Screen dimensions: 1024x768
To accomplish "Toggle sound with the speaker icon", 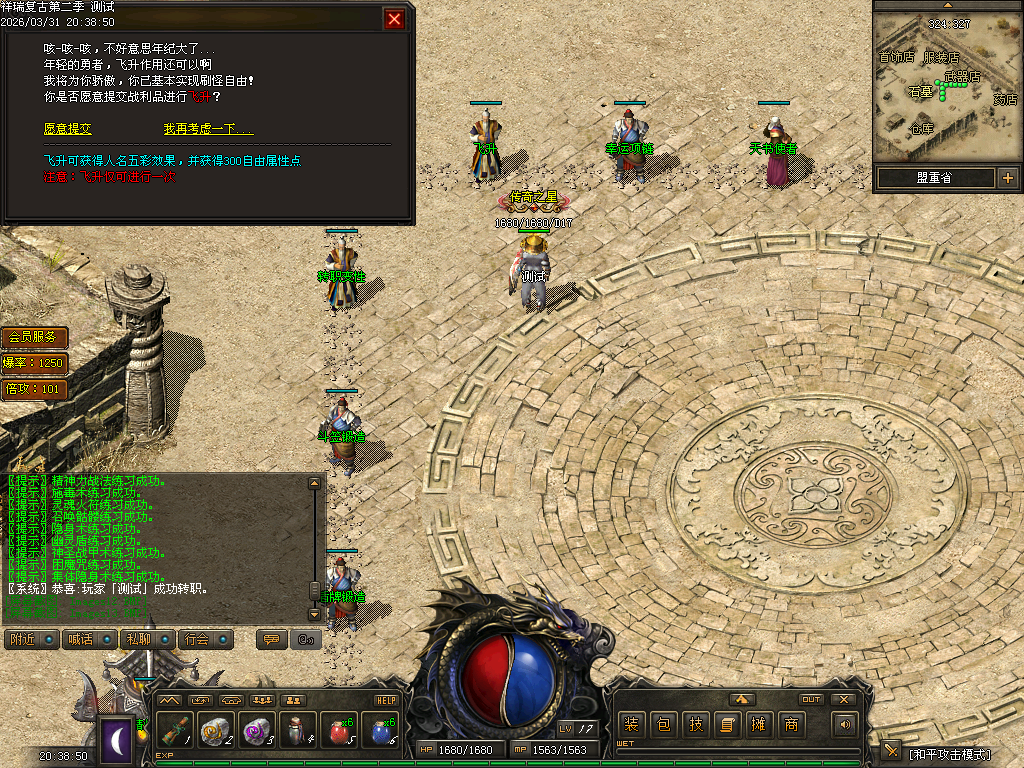I will click(x=846, y=724).
